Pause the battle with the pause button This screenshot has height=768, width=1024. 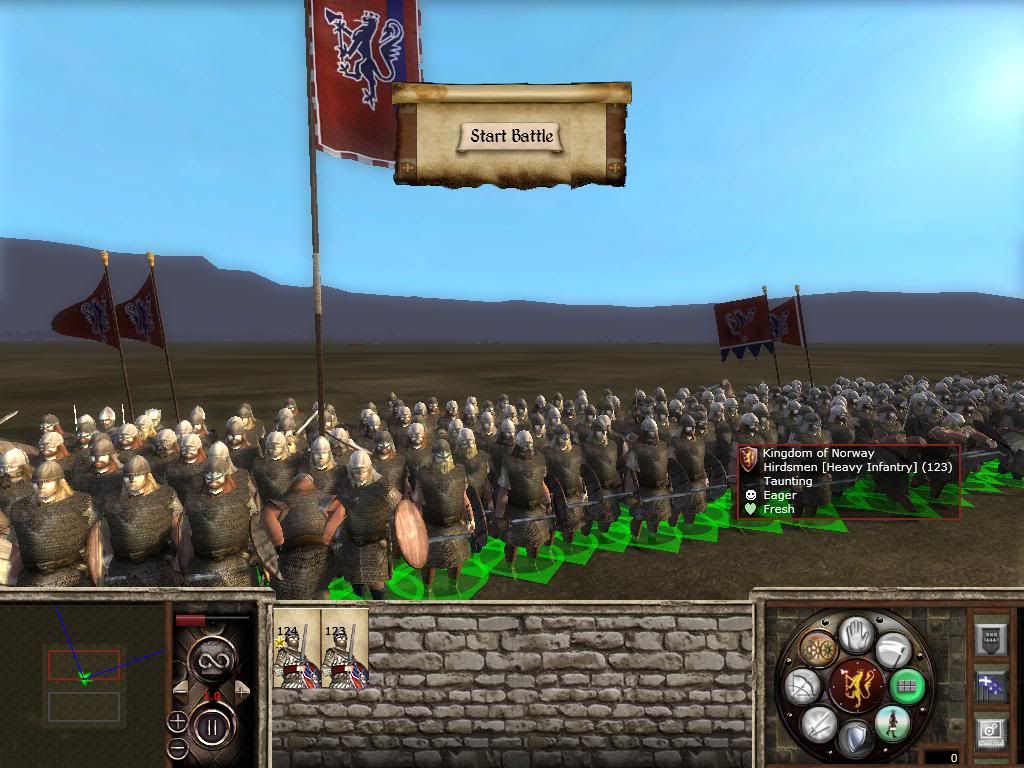(212, 727)
